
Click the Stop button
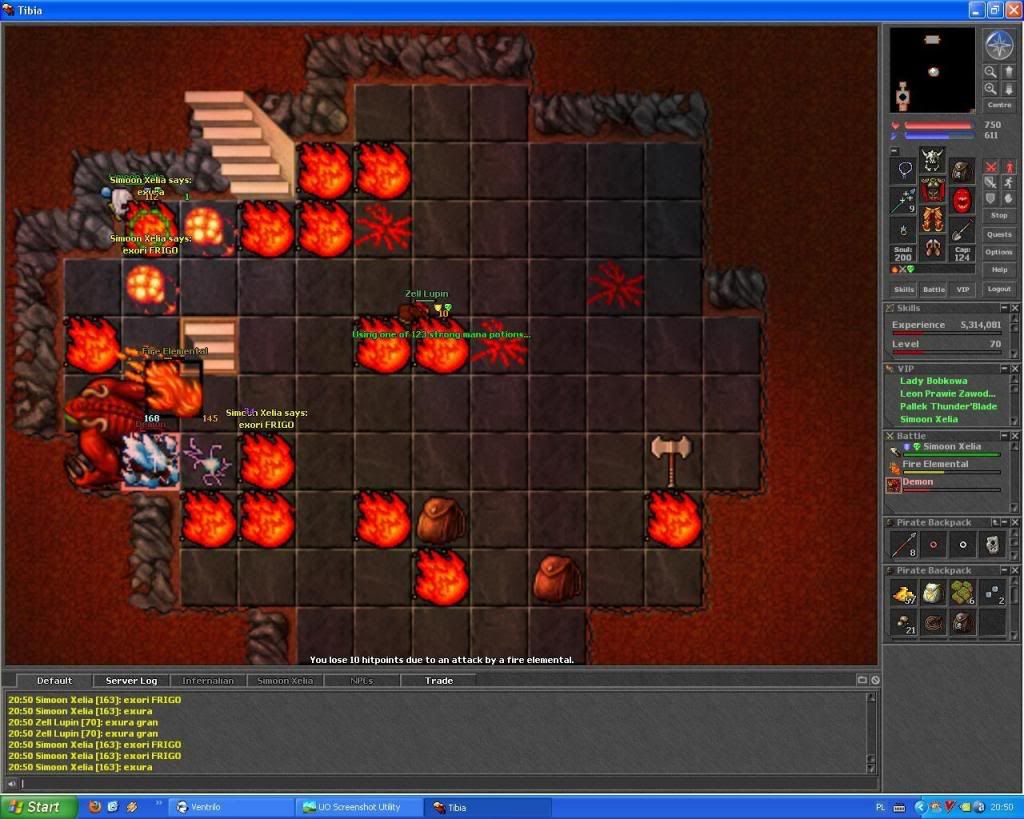999,216
